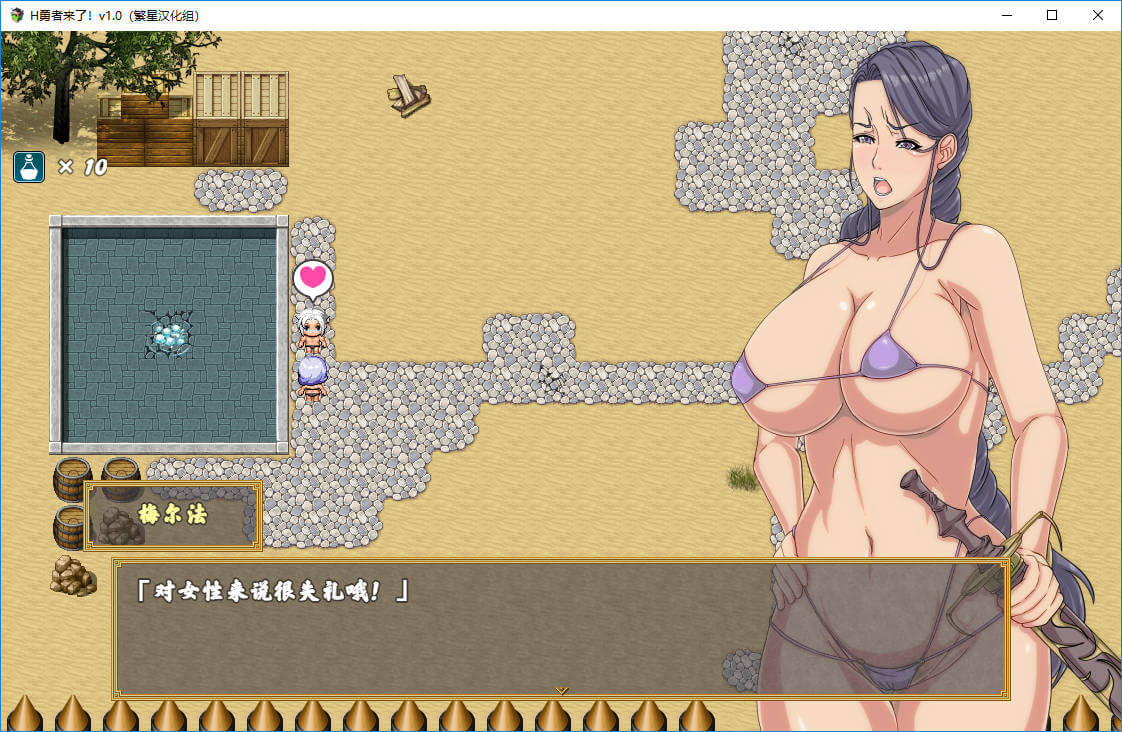Click the potion bottle HUD icon
Screen dimensions: 1122x732
[28, 167]
